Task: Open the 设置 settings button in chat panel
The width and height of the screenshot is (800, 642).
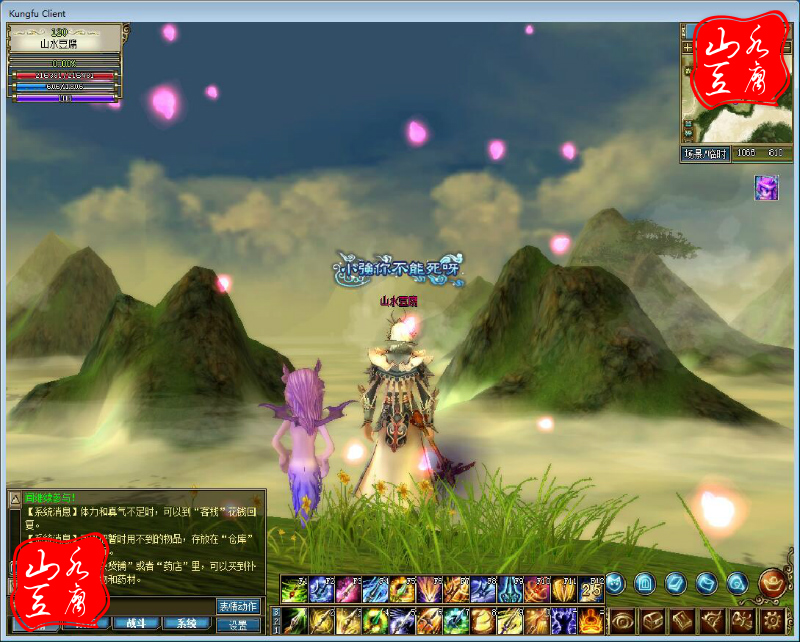Action: [238, 624]
